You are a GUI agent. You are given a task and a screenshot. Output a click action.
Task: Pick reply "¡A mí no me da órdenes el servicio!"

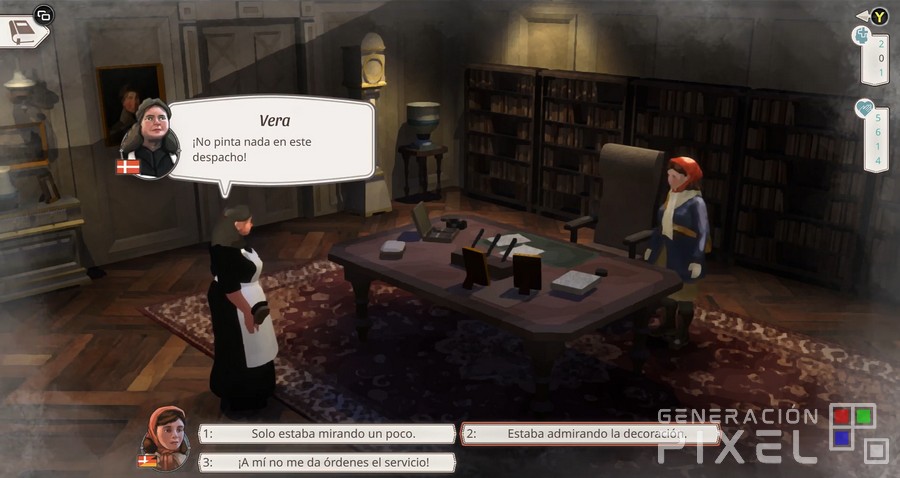click(x=327, y=462)
